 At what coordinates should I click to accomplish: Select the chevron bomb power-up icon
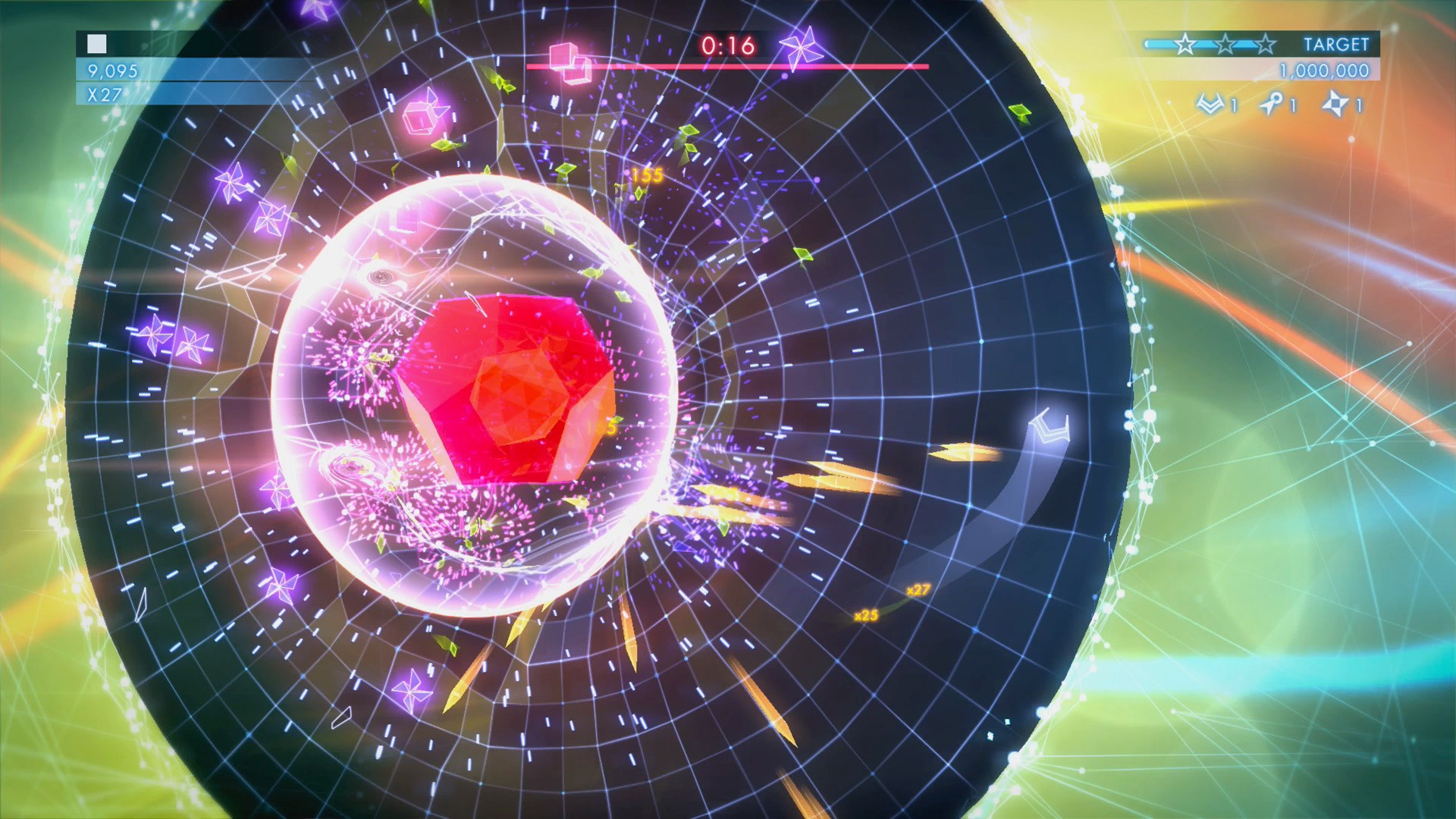pyautogui.click(x=1210, y=102)
